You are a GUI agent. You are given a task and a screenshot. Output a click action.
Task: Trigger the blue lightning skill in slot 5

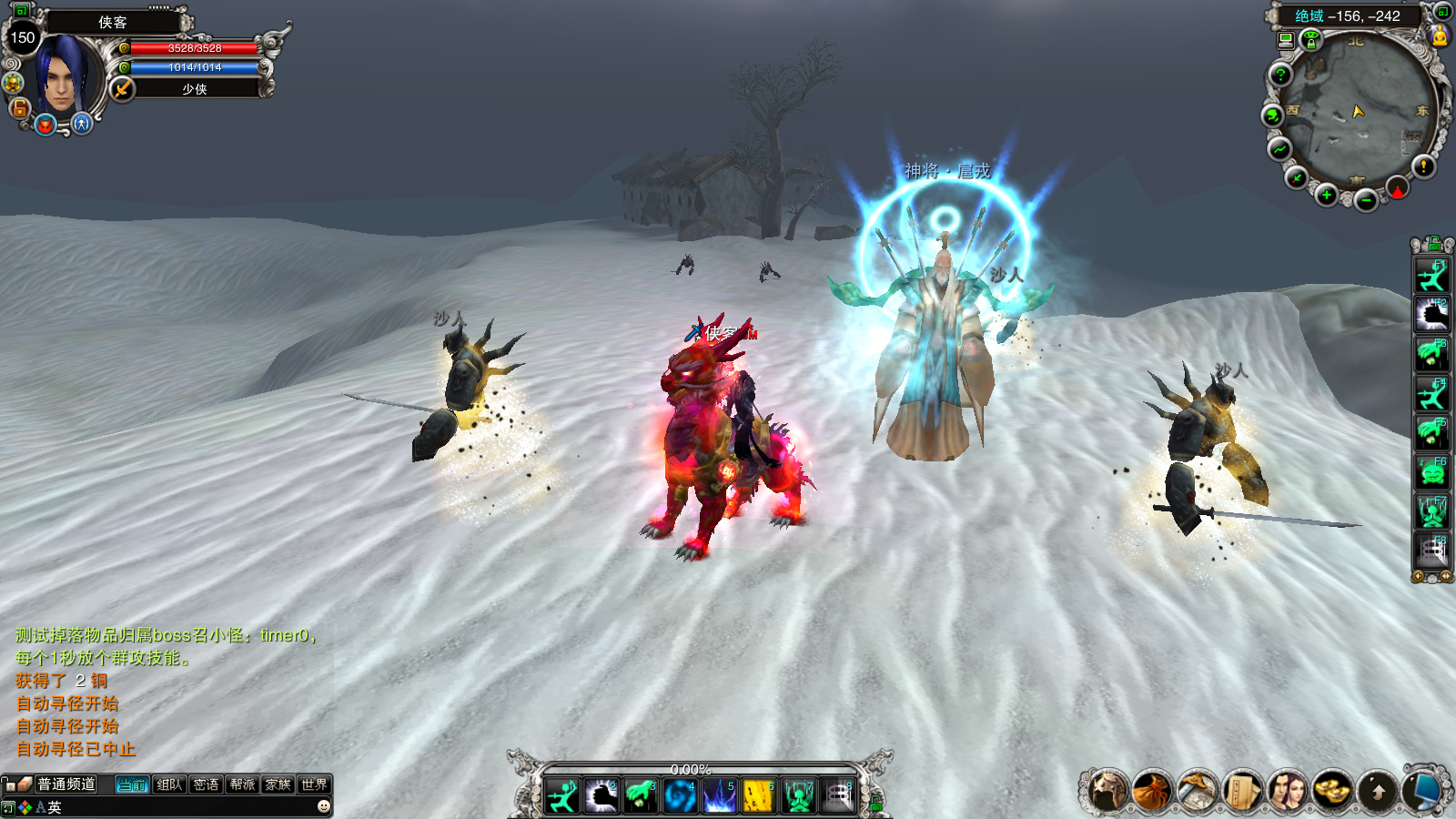(x=719, y=796)
